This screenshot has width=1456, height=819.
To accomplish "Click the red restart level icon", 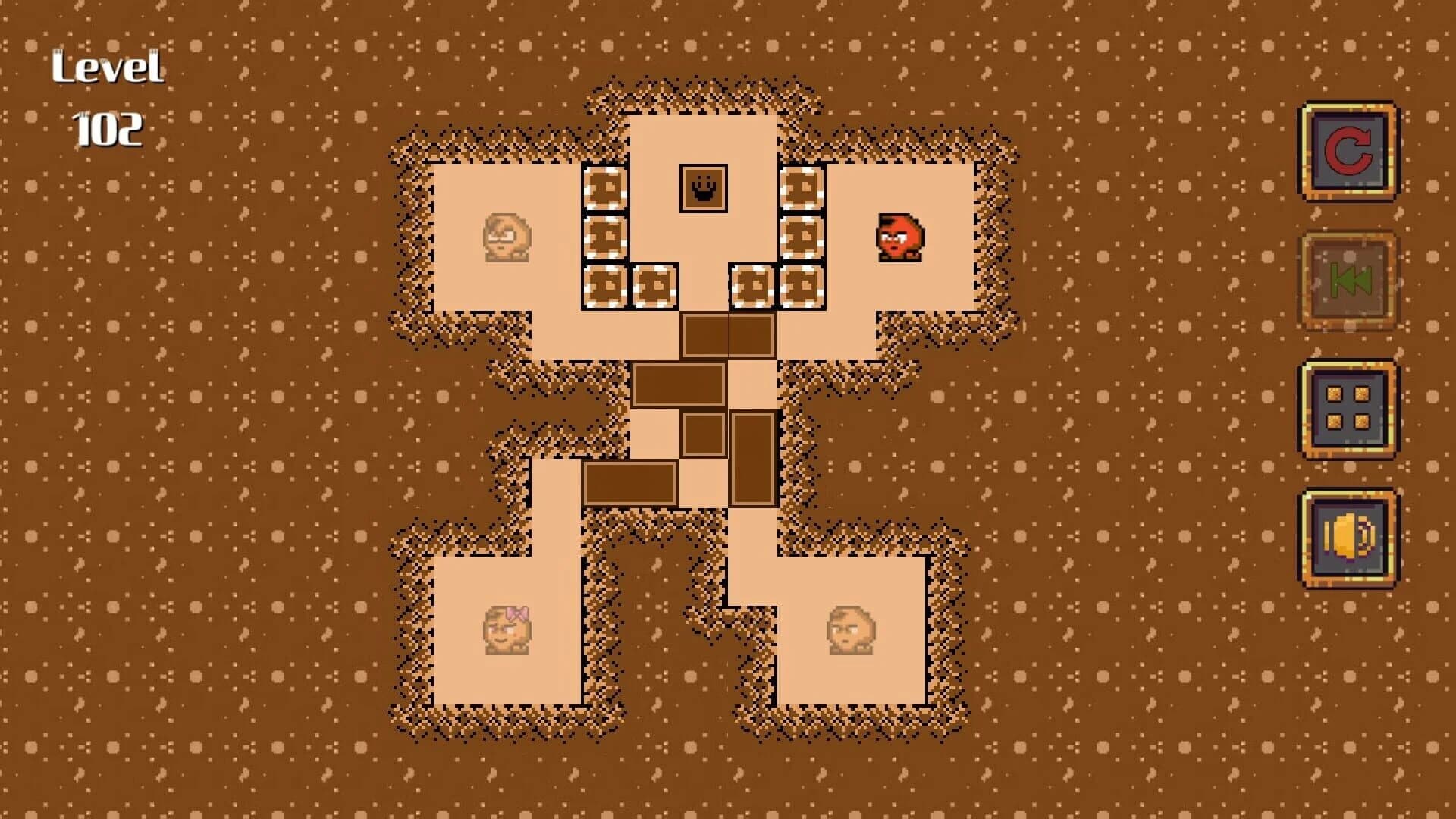I will pos(1348,152).
